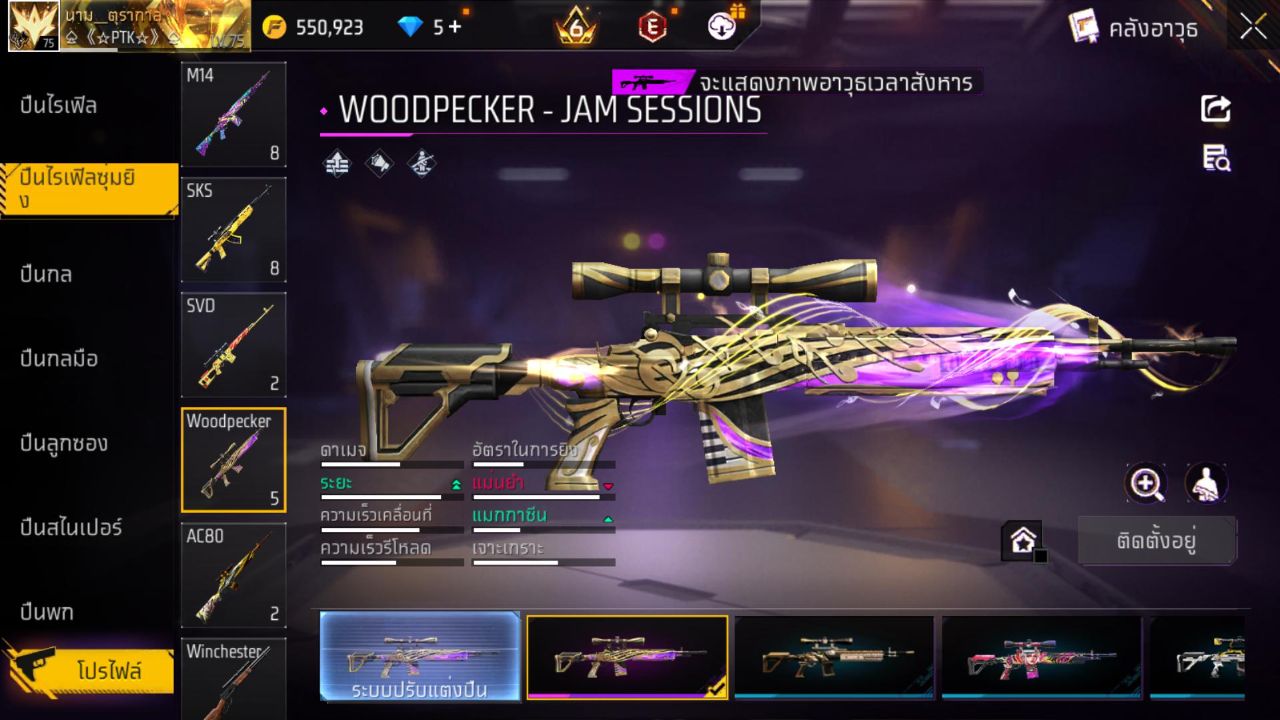The image size is (1280, 720).
Task: Click the armed soldier attribute diamond icon
Action: [420, 163]
